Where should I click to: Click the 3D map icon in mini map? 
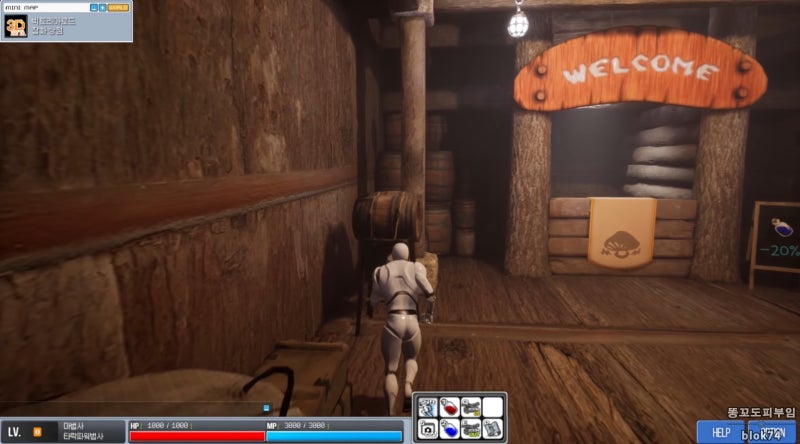15,27
